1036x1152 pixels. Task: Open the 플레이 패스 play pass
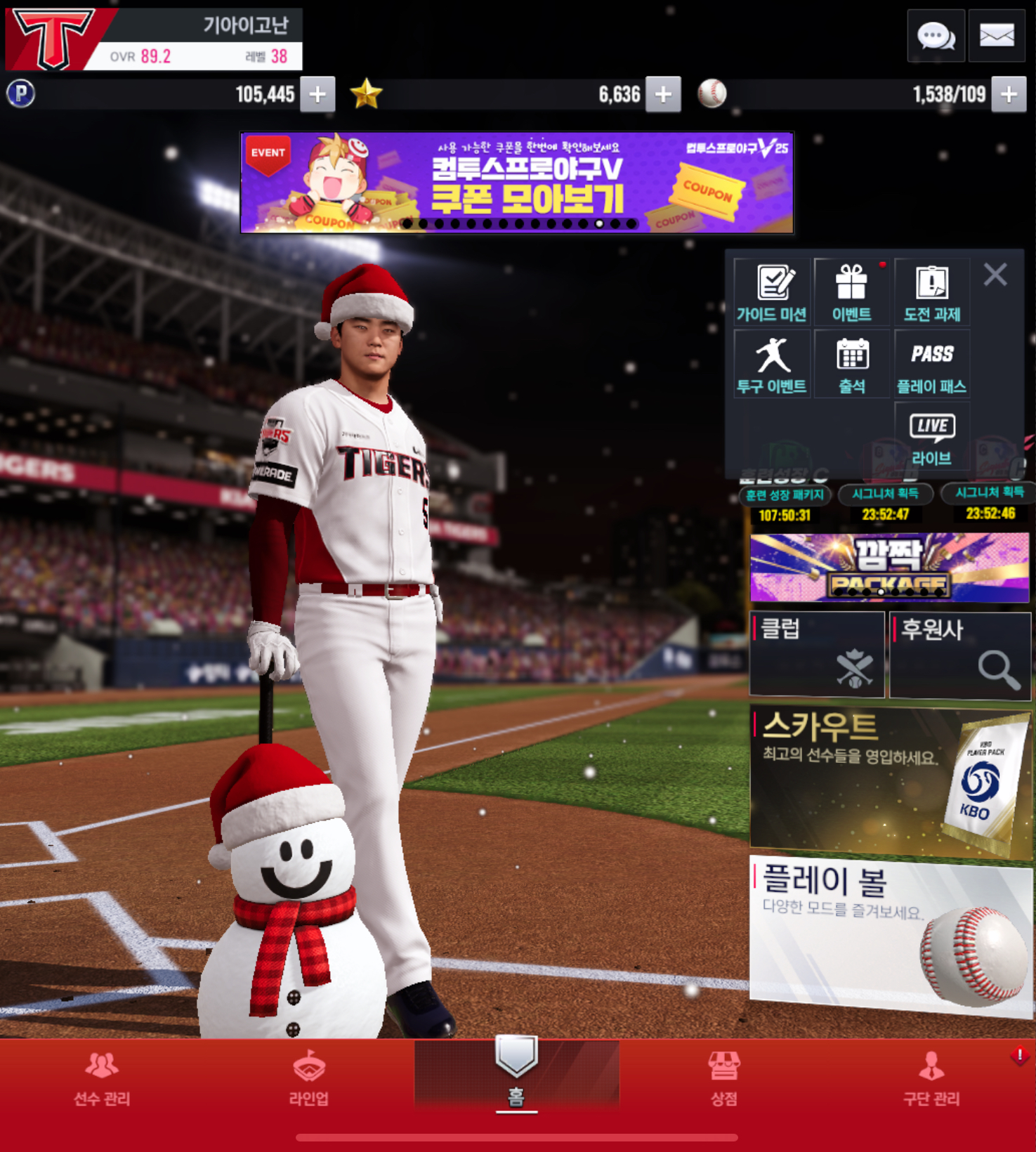coord(932,365)
